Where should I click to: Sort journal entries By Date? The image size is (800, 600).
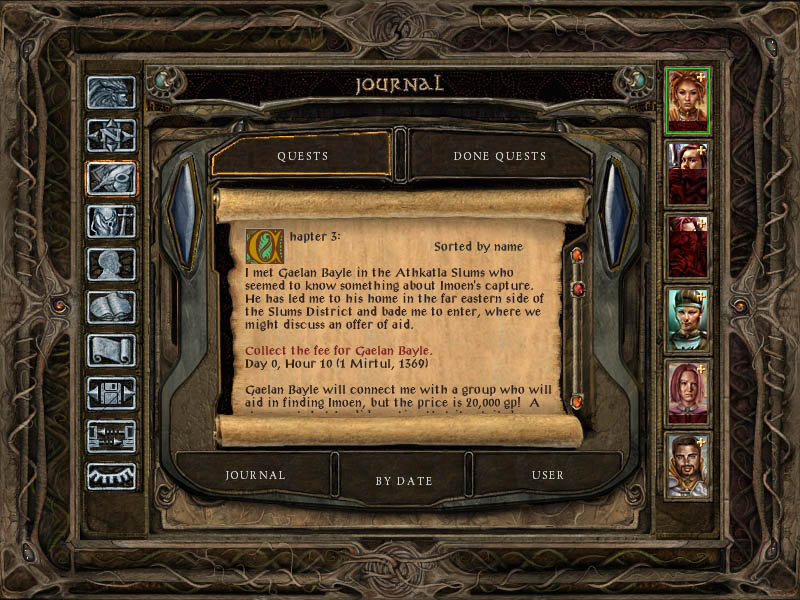pos(404,481)
